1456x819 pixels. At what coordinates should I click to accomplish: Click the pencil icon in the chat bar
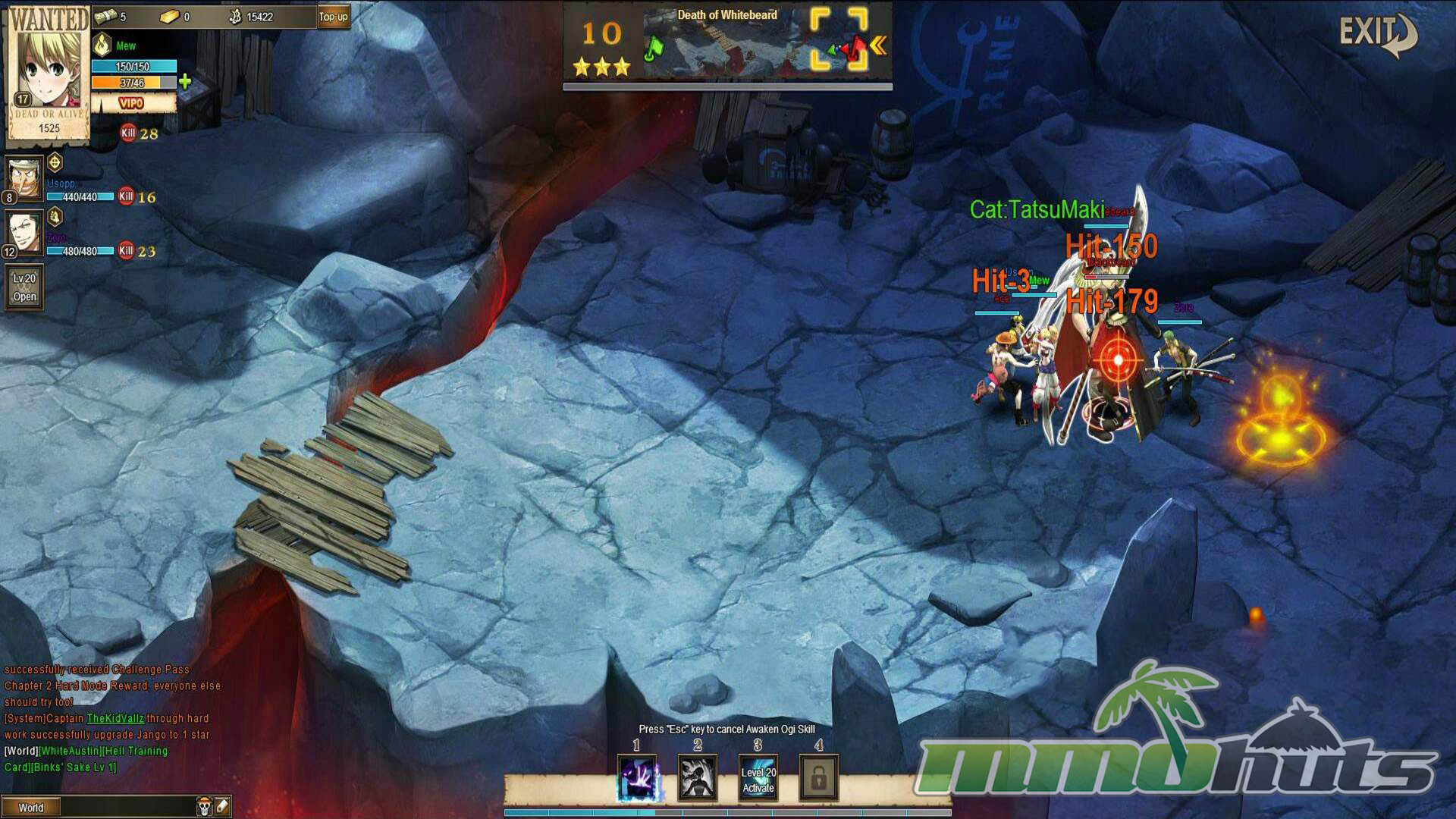click(x=222, y=807)
